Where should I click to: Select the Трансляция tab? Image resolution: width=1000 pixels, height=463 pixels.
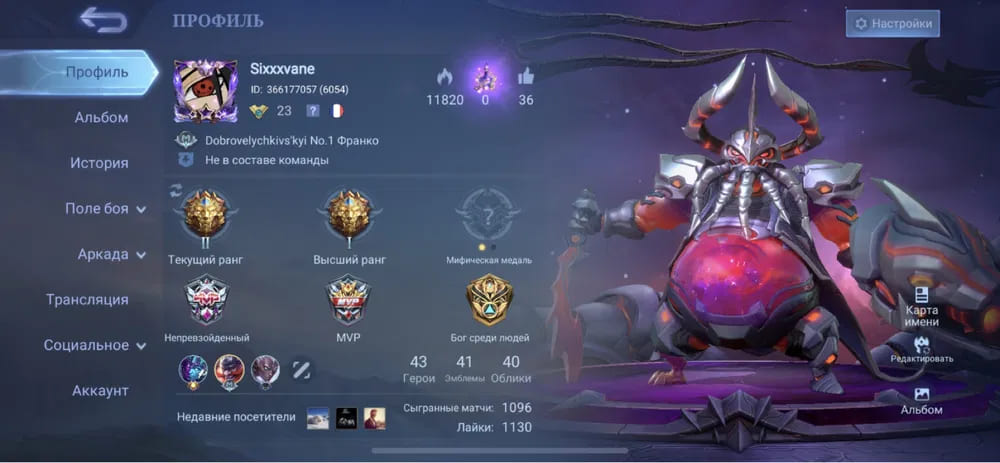[87, 299]
